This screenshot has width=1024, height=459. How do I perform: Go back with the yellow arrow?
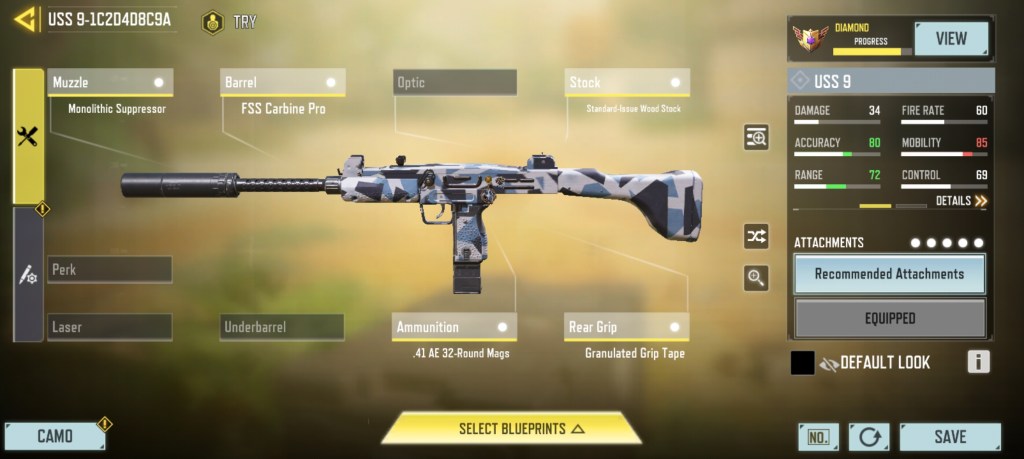[x=24, y=19]
